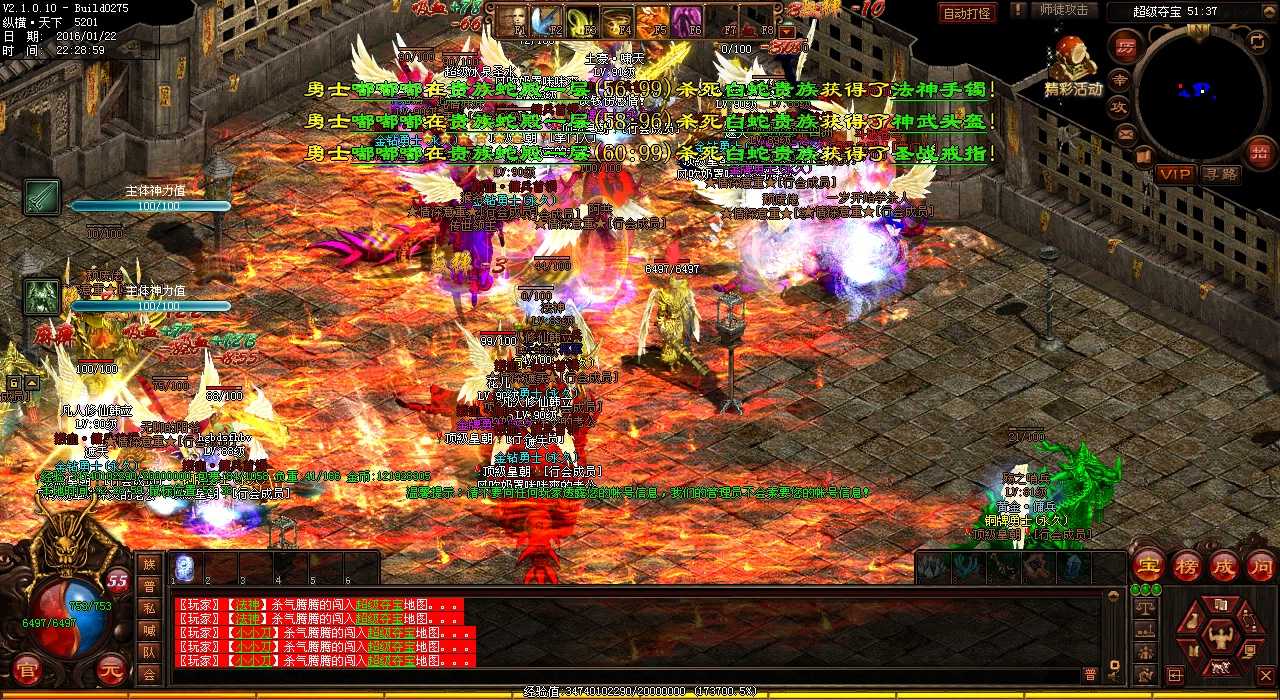1280x700 pixels.
Task: Open the VIP panel
Action: 1175,174
